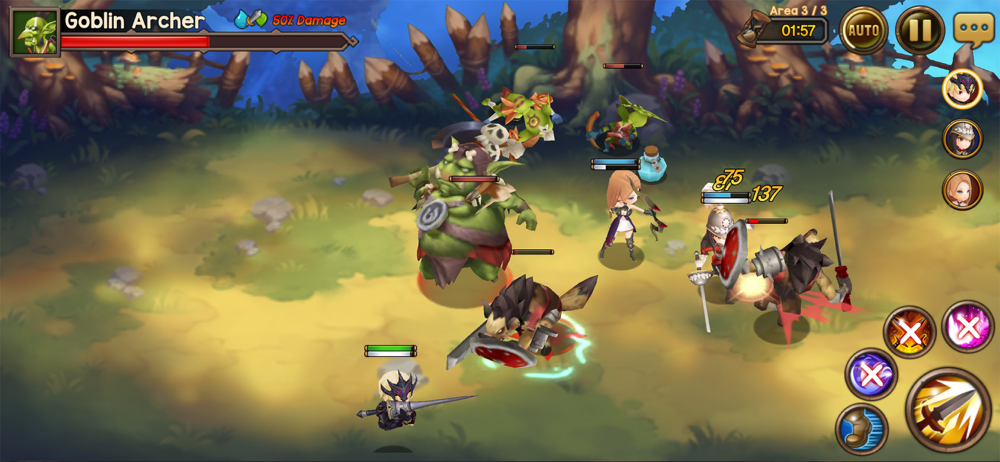The height and width of the screenshot is (462, 1000).
Task: Tap the locked pink burst skill
Action: pyautogui.click(x=966, y=326)
